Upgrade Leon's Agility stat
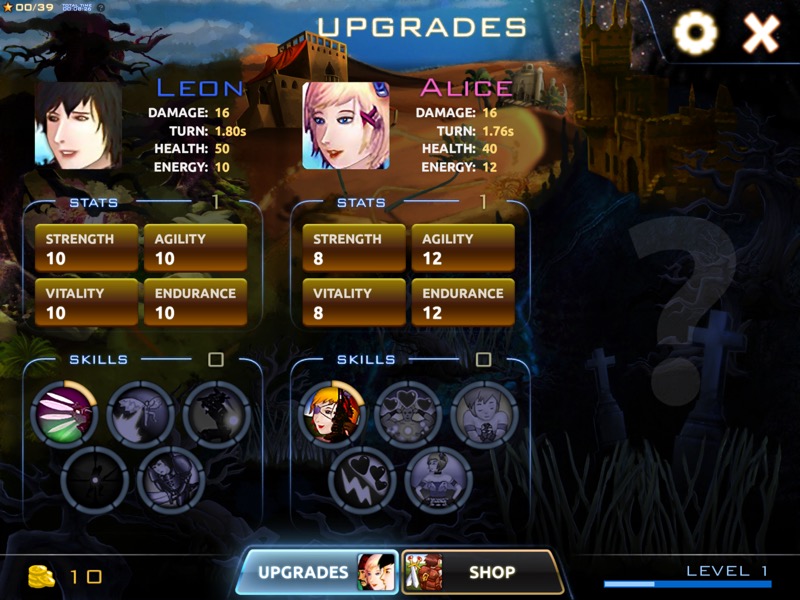Viewport: 800px width, 600px height. coord(195,248)
